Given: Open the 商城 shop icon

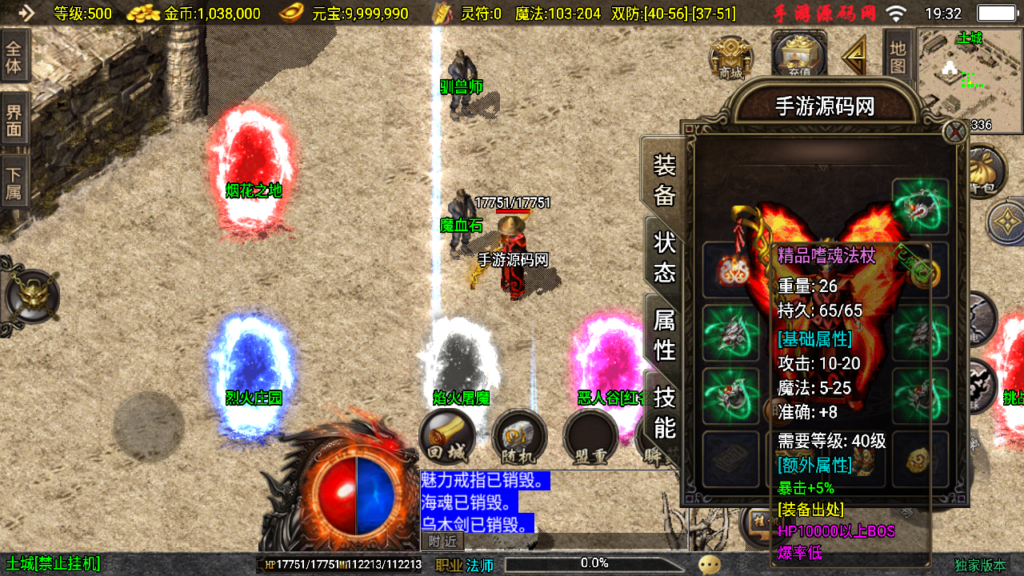Looking at the screenshot, I should pos(731,57).
